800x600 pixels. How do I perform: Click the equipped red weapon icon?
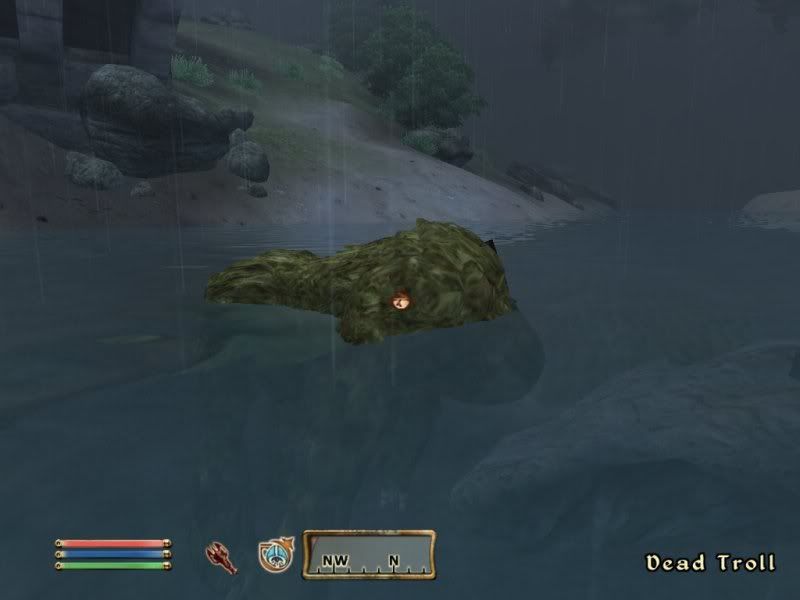pos(221,557)
